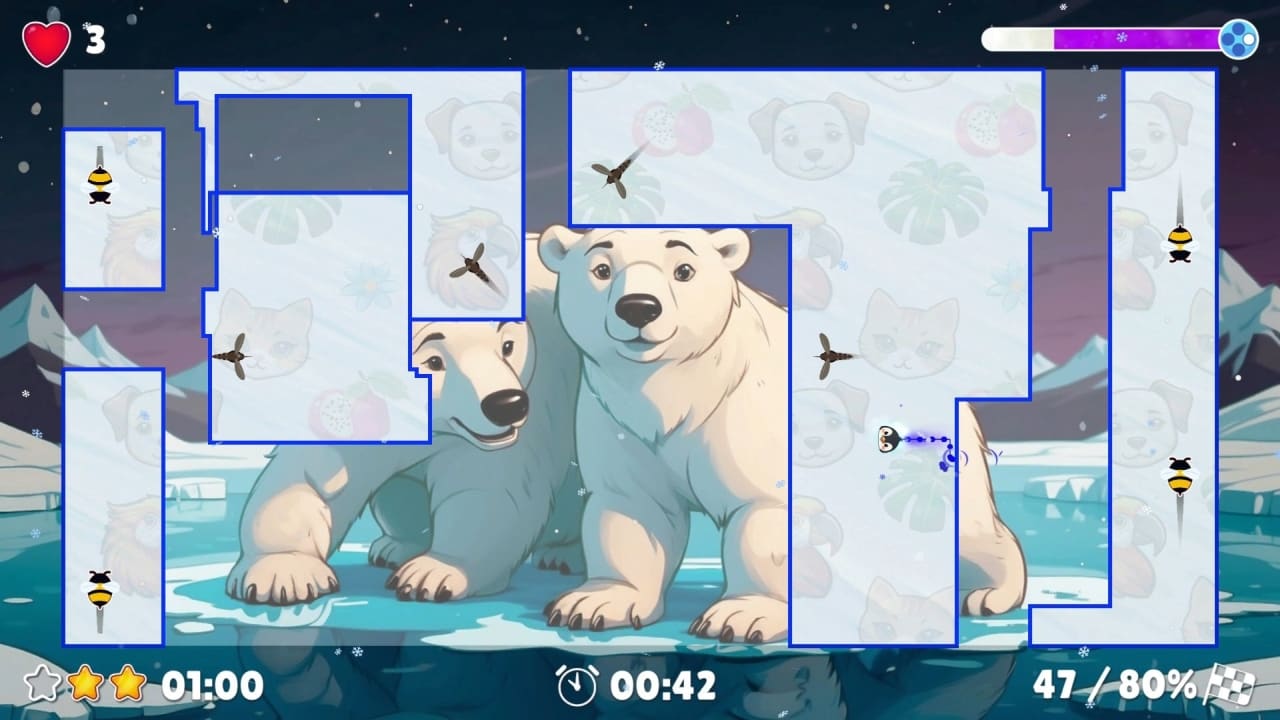
Task: Click the penguin player character
Action: pos(888,437)
